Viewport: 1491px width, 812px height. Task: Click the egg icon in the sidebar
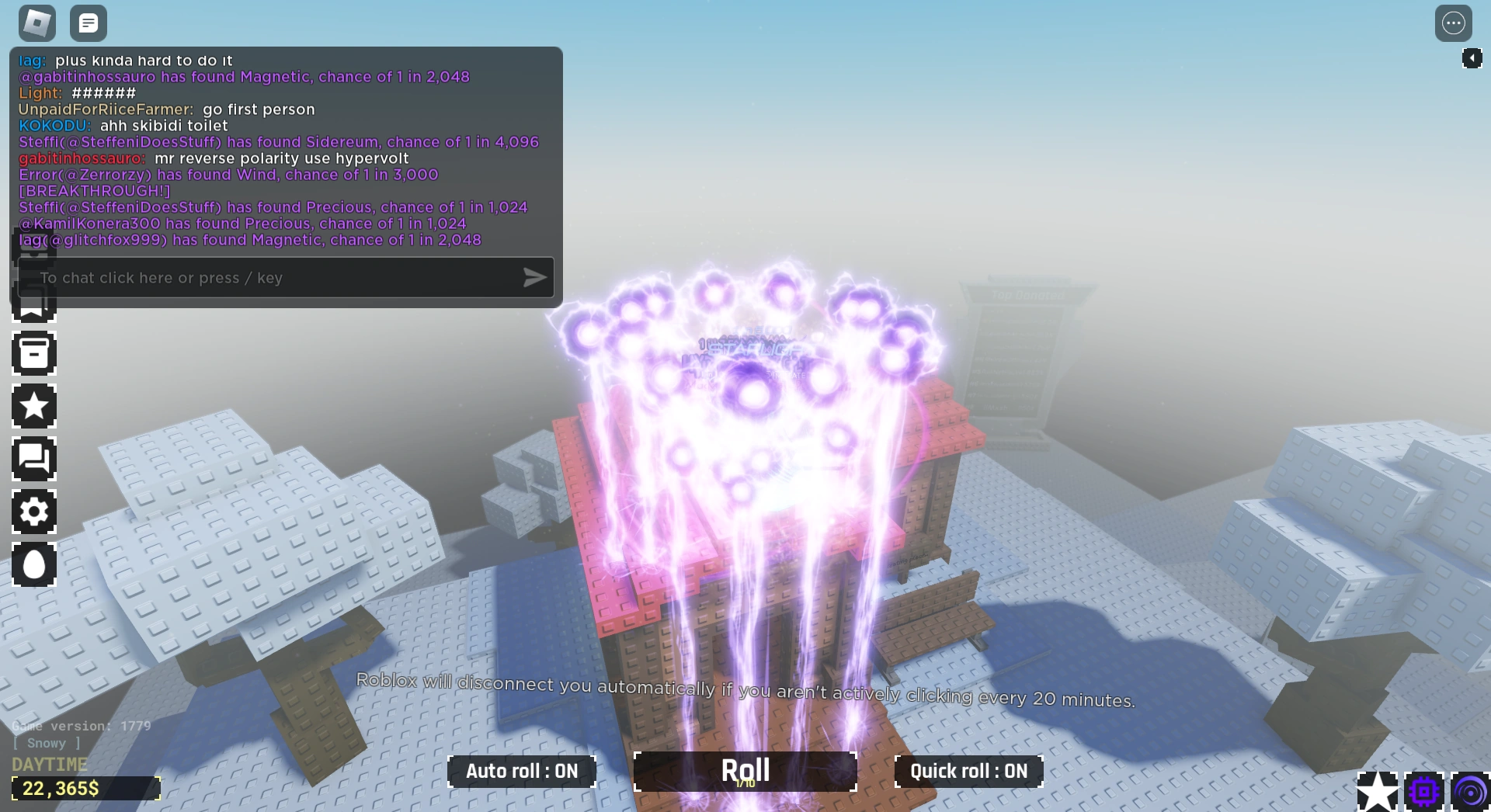(x=33, y=565)
